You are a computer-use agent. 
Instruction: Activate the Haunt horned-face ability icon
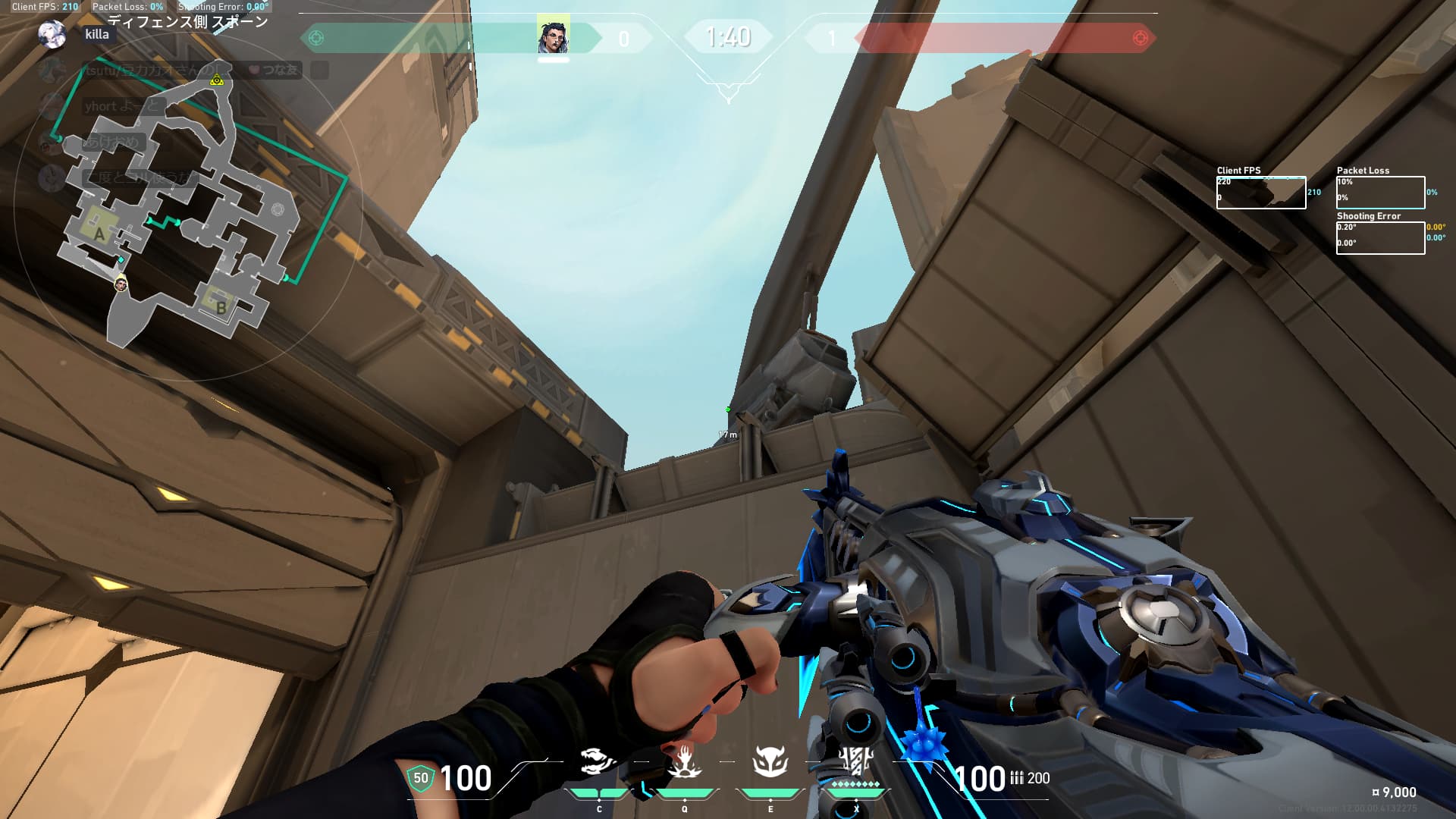tap(770, 761)
